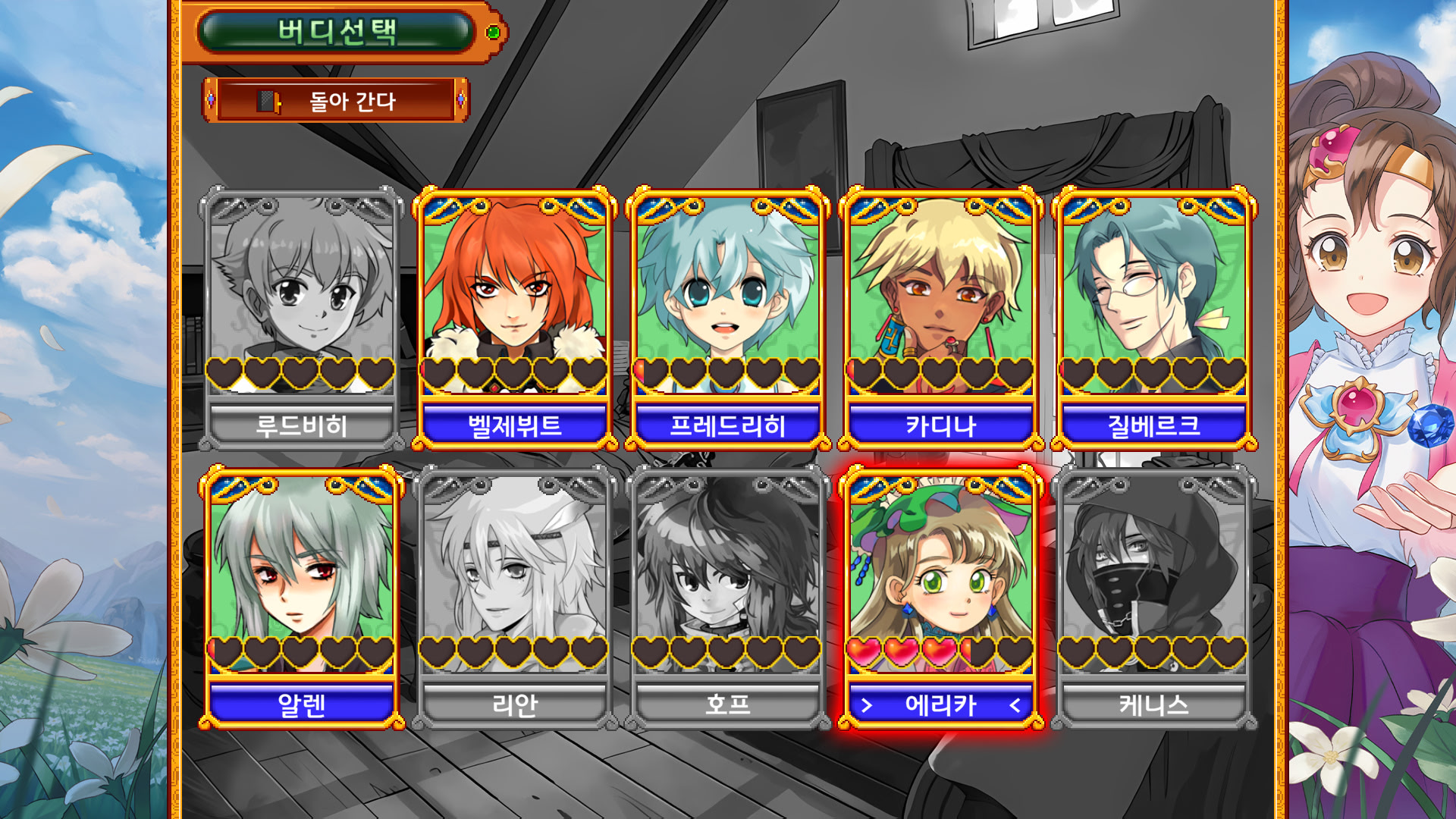
Task: Choose the greyed-out 호프 card
Action: (727, 598)
